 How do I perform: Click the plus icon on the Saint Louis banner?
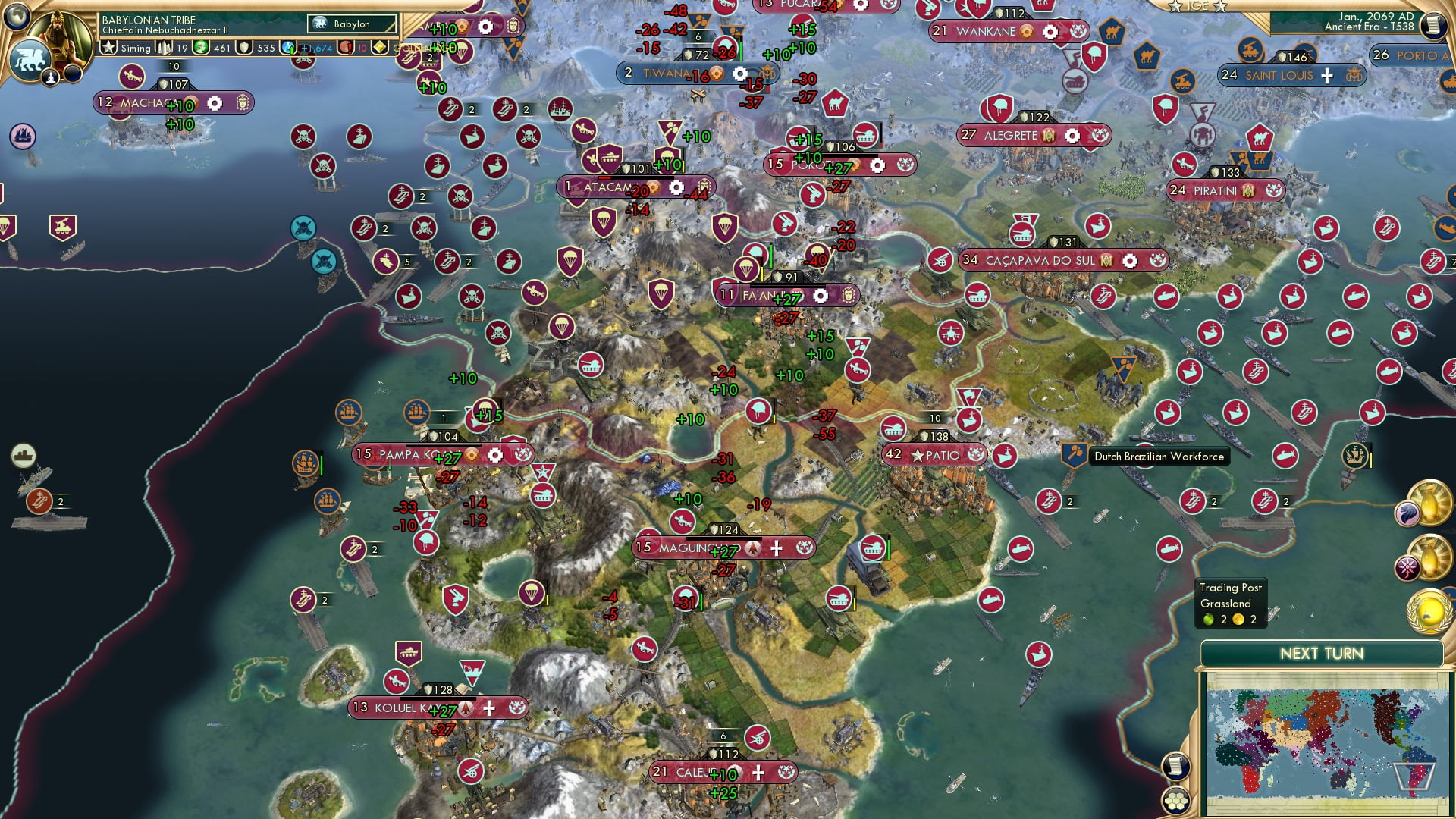pos(1326,75)
